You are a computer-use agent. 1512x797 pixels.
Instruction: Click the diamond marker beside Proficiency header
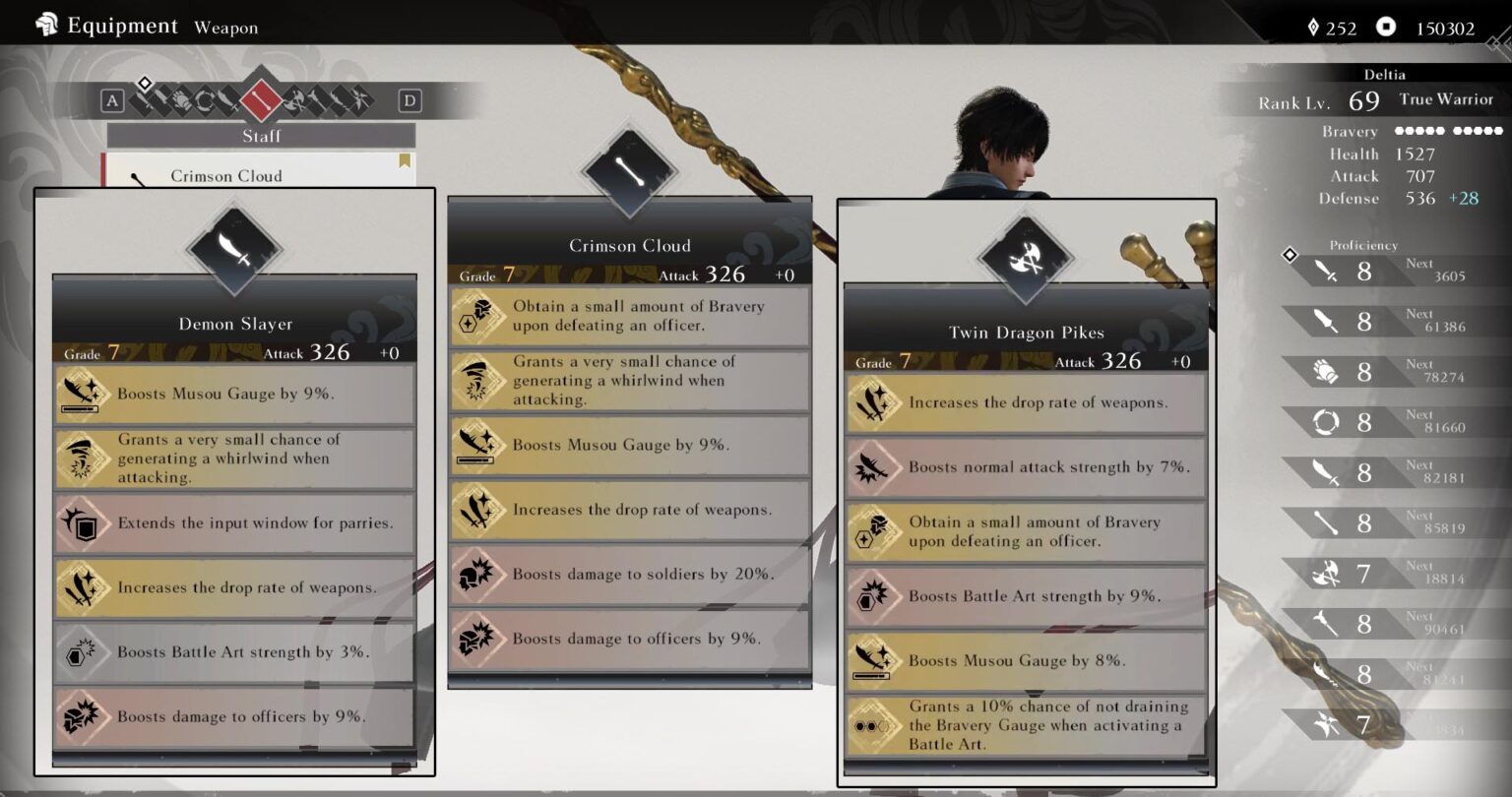(1291, 254)
